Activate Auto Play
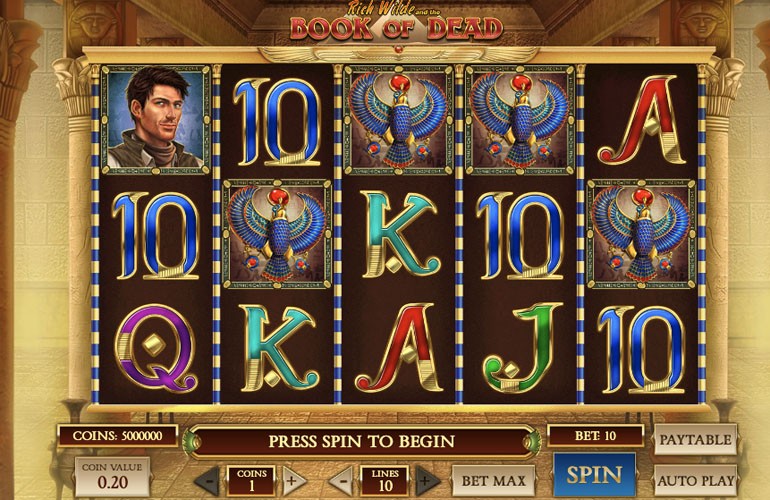Image resolution: width=770 pixels, height=500 pixels. pyautogui.click(x=695, y=478)
